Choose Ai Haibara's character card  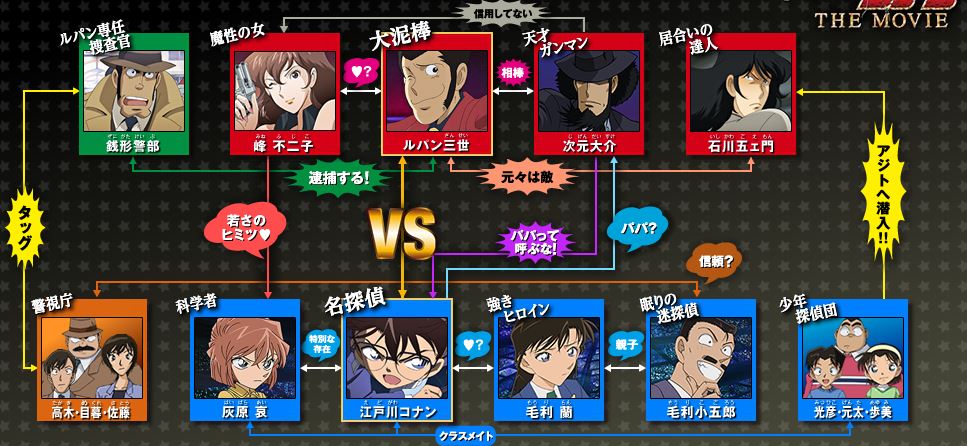tap(244, 361)
